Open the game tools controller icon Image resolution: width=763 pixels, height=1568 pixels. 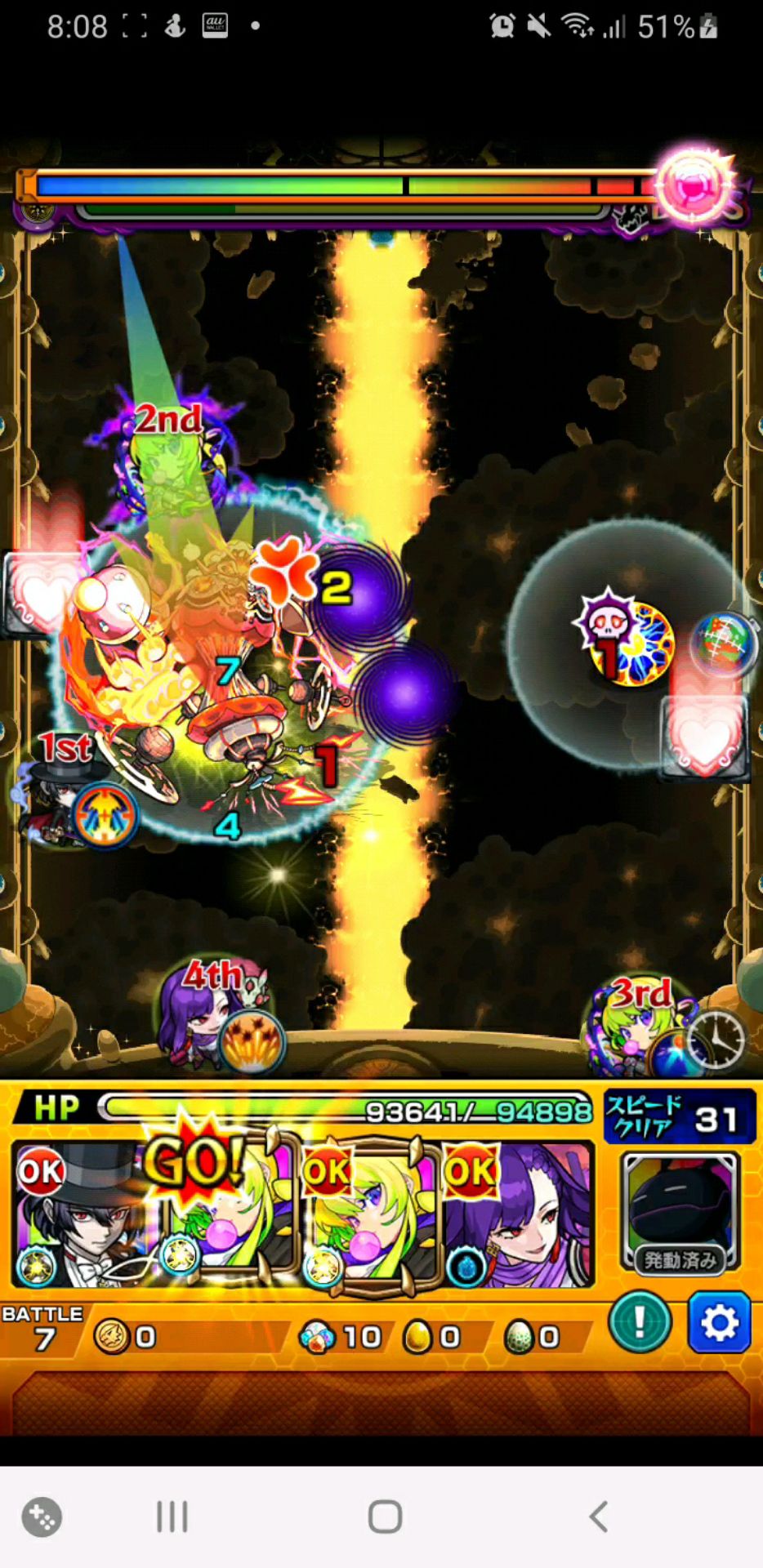click(x=42, y=1517)
